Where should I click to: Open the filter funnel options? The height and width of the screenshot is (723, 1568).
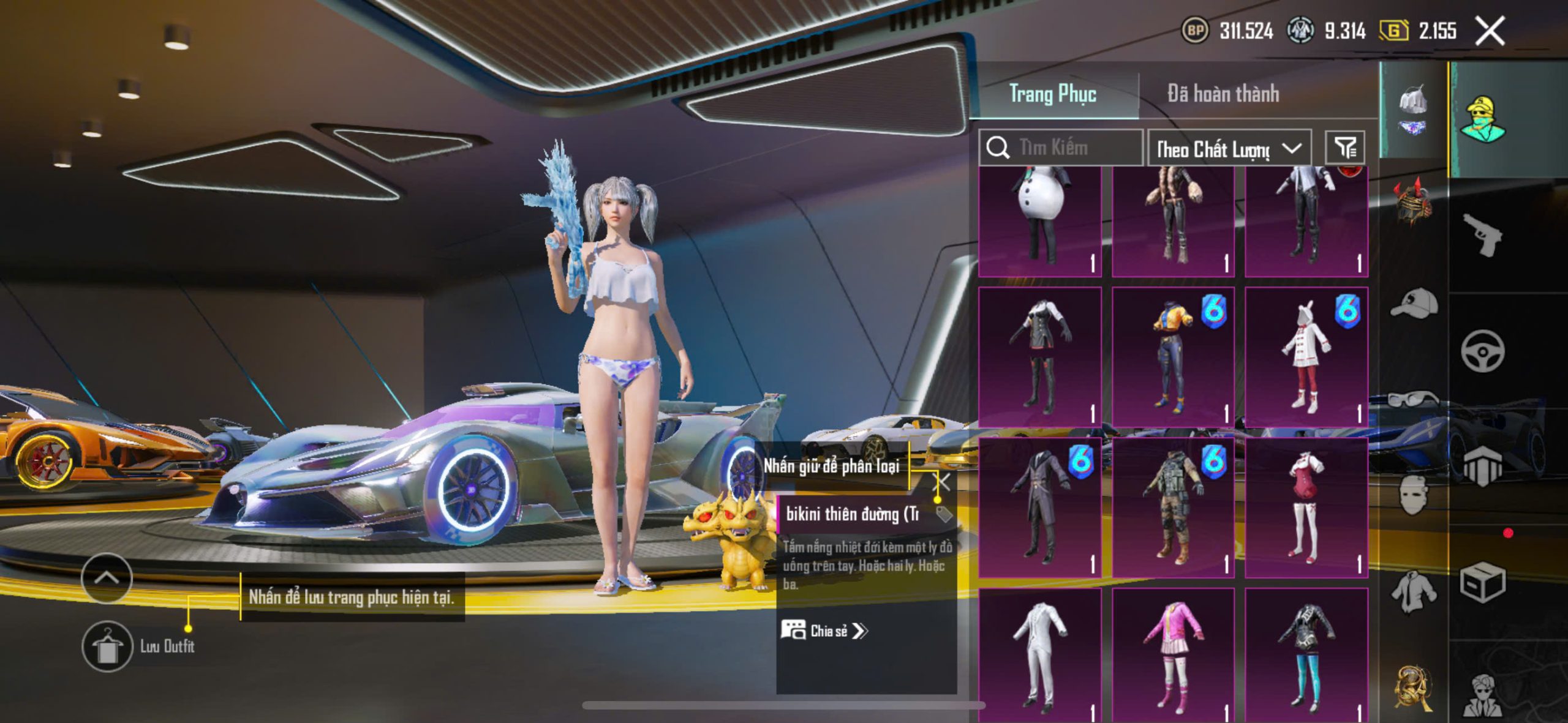click(1345, 148)
